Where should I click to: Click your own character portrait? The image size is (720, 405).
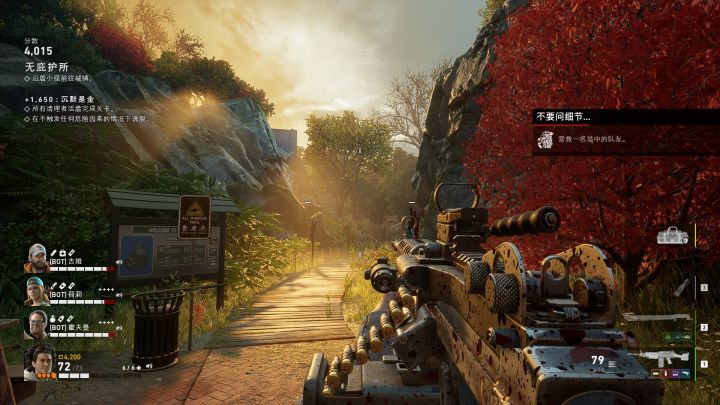40,362
